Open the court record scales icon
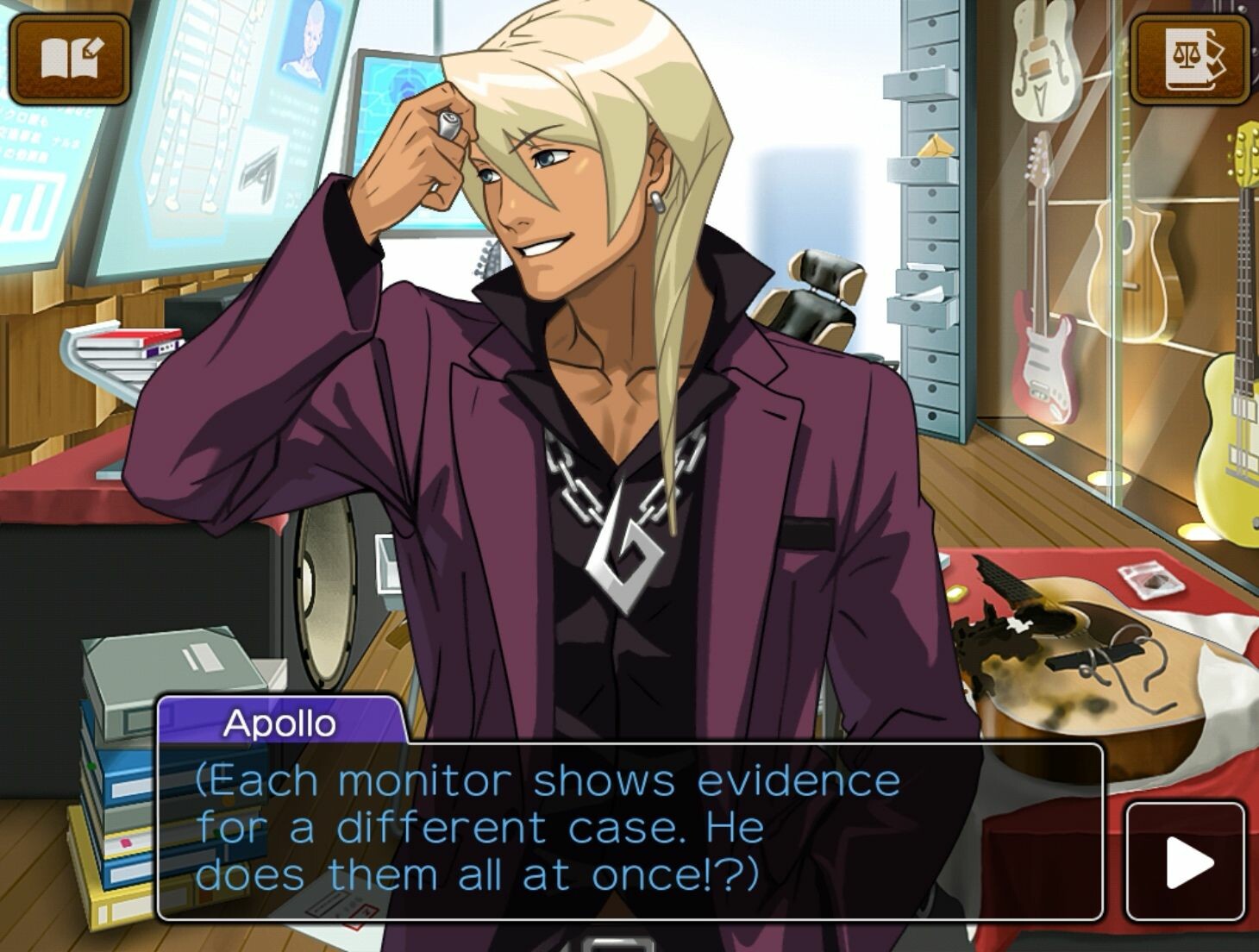The image size is (1259, 952). [1189, 59]
